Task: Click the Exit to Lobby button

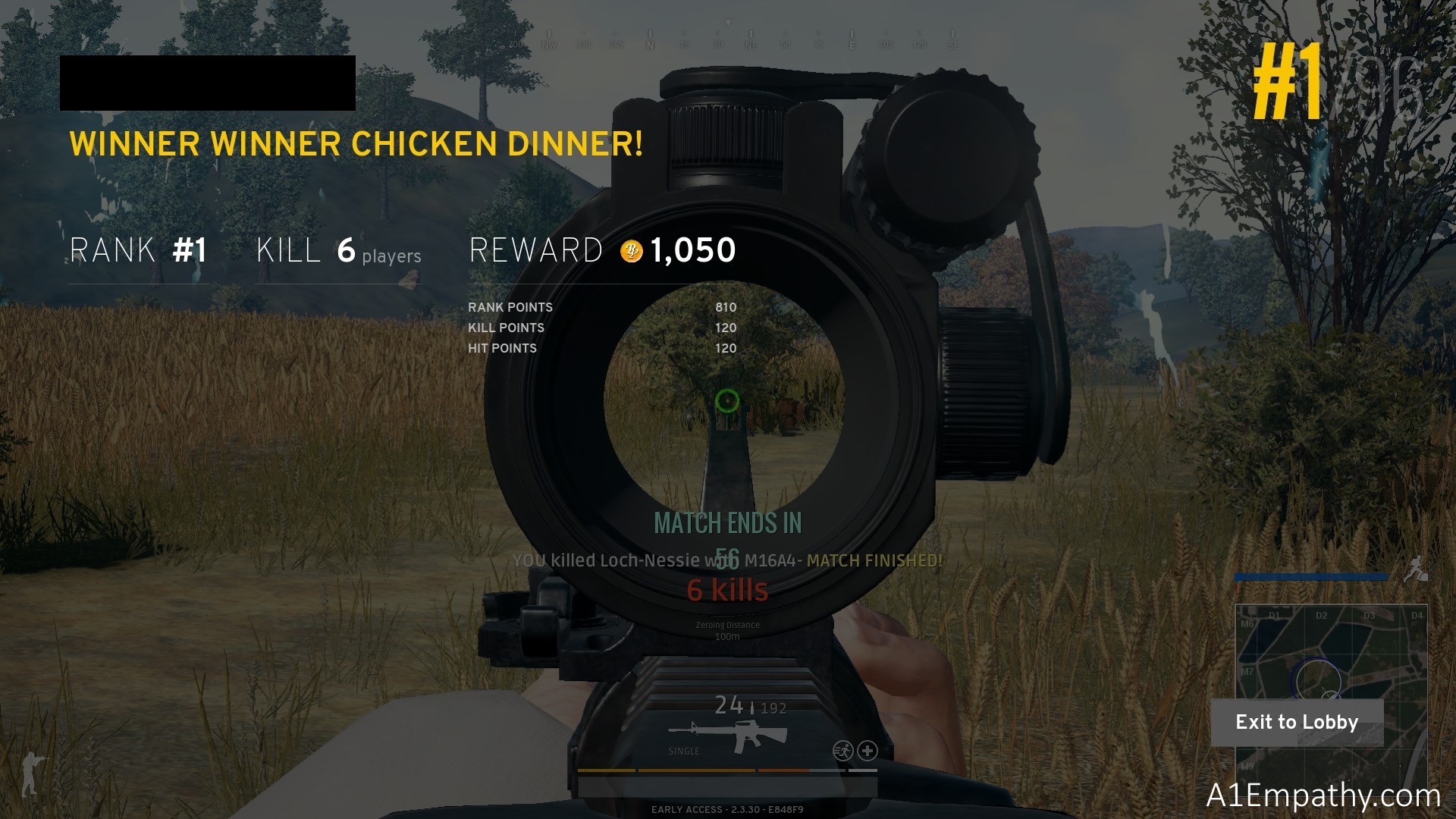Action: pos(1297,722)
